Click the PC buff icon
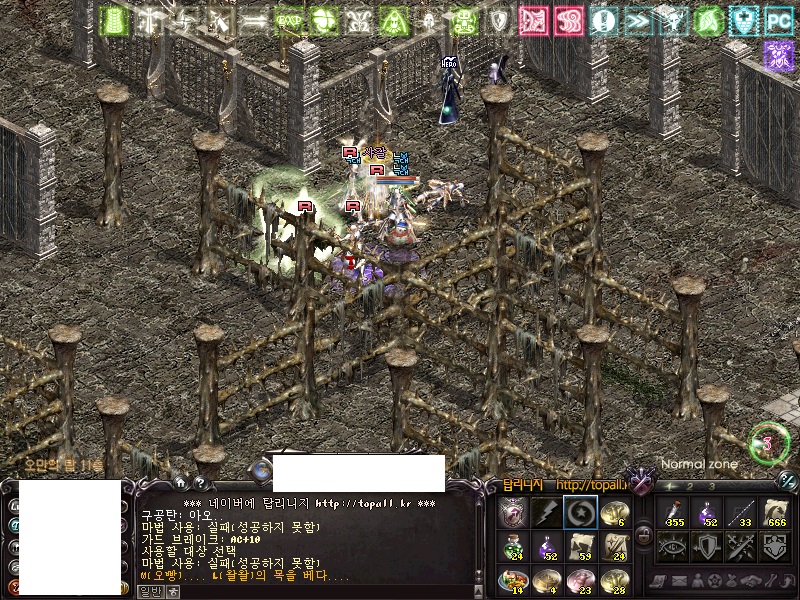The height and width of the screenshot is (600, 800). pos(777,20)
